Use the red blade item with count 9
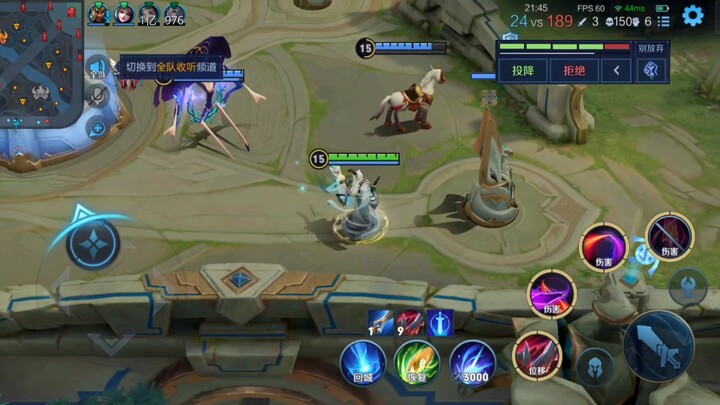720x405 pixels. click(409, 322)
